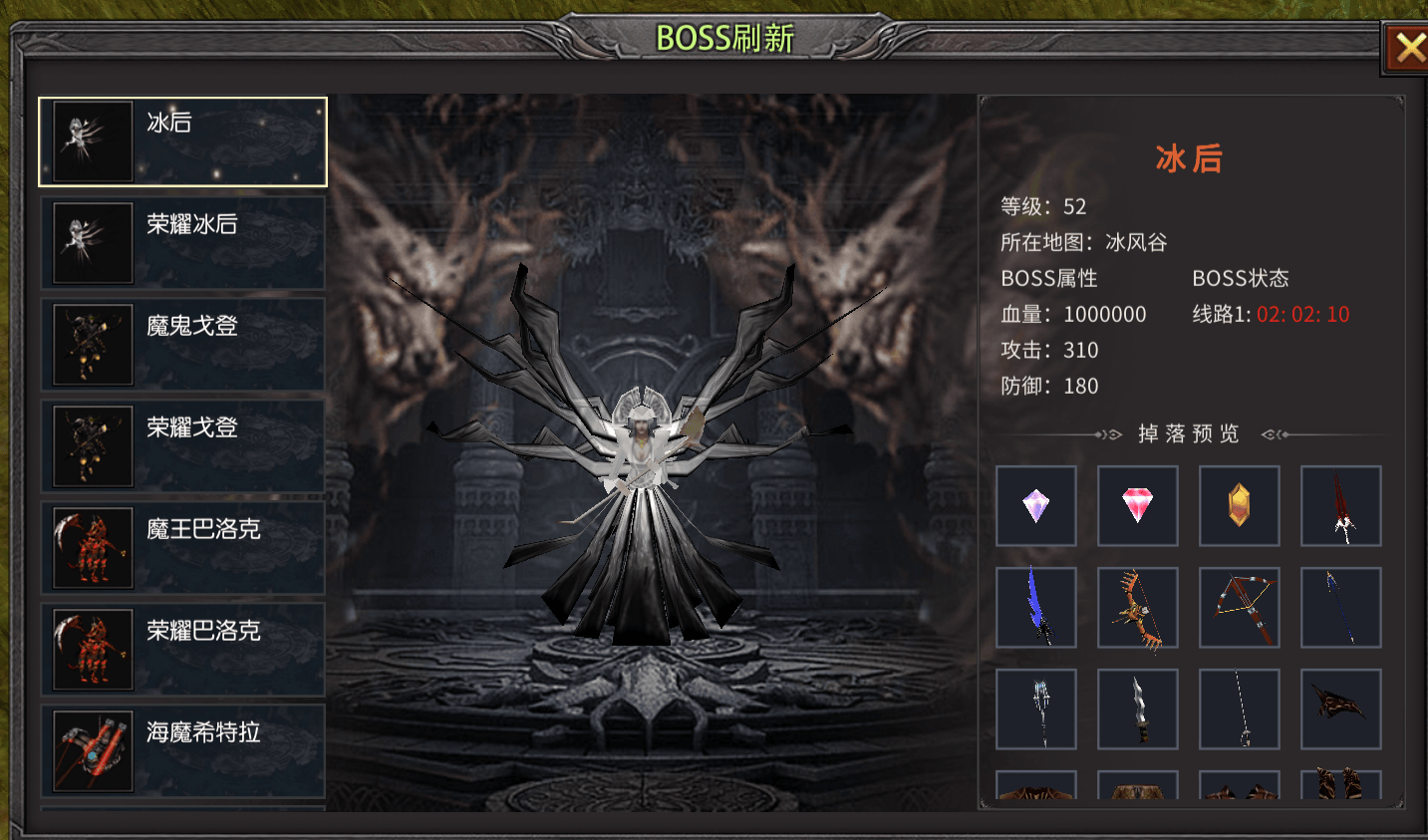Close the BOSS刷新 window
This screenshot has height=840, width=1428.
point(1408,48)
